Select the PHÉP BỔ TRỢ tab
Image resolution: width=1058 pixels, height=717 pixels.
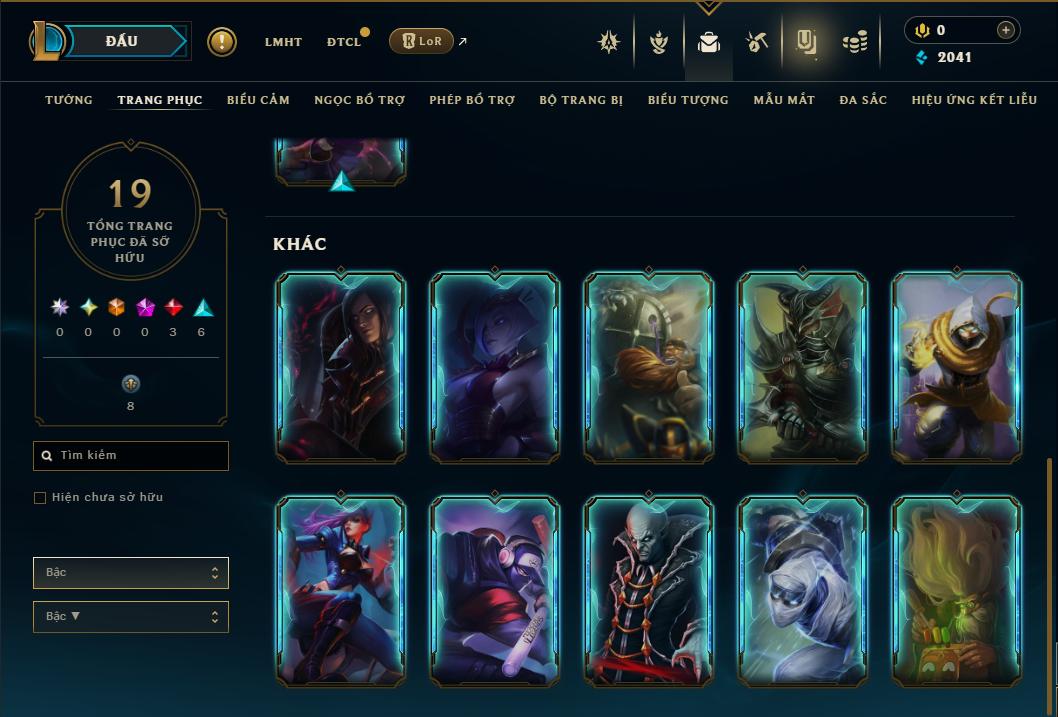(x=472, y=100)
